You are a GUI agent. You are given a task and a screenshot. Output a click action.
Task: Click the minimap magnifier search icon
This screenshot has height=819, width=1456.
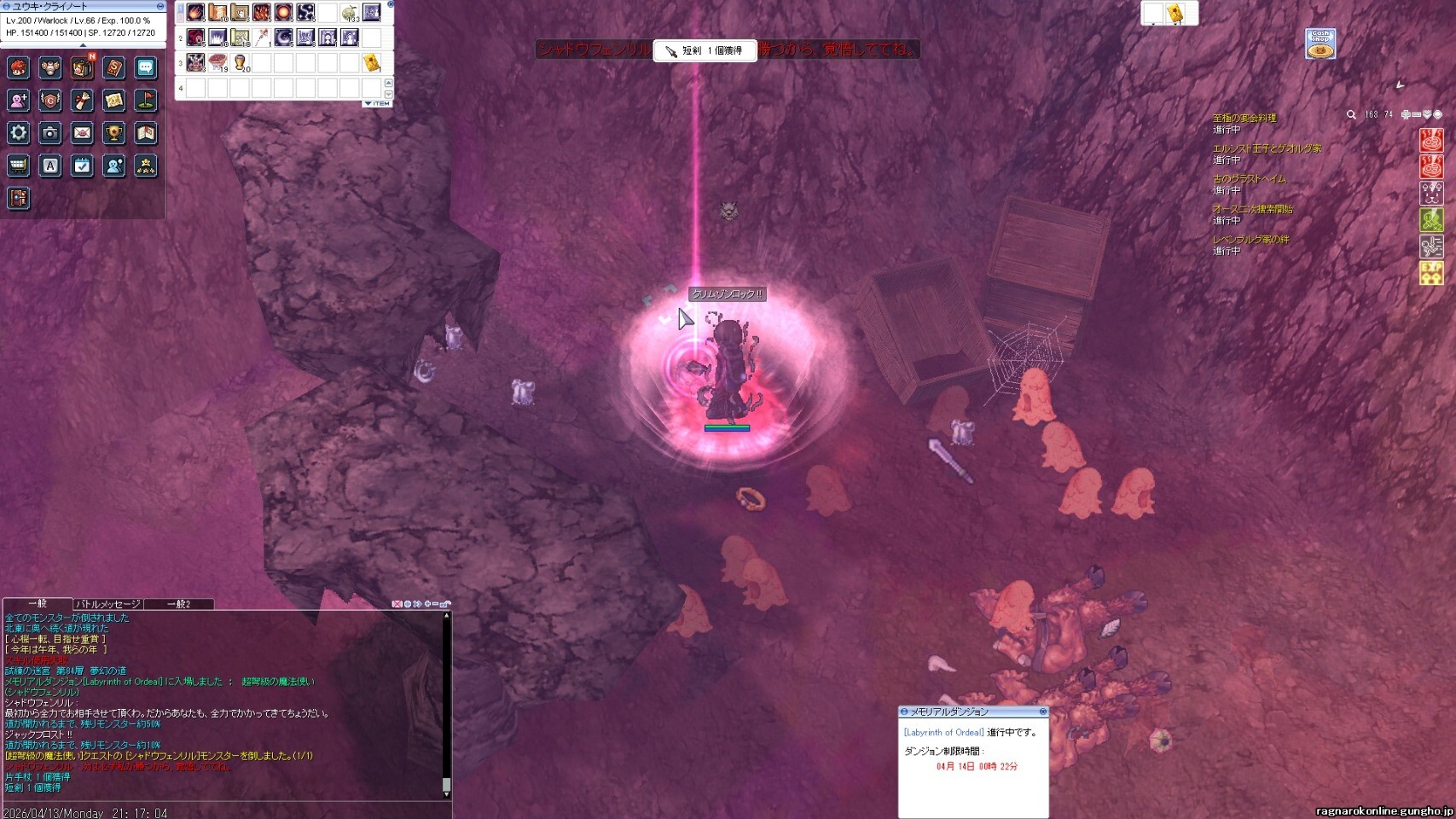click(1351, 114)
